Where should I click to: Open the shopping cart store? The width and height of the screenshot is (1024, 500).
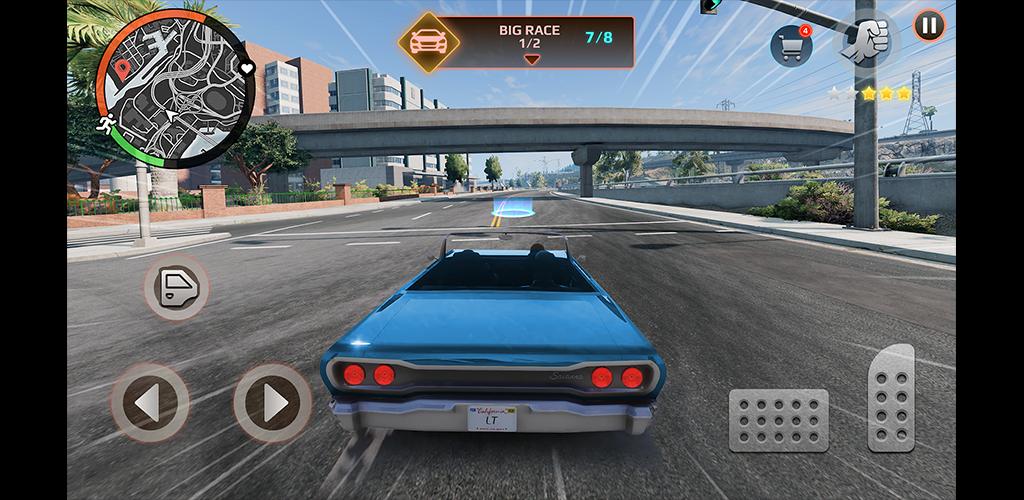click(790, 46)
